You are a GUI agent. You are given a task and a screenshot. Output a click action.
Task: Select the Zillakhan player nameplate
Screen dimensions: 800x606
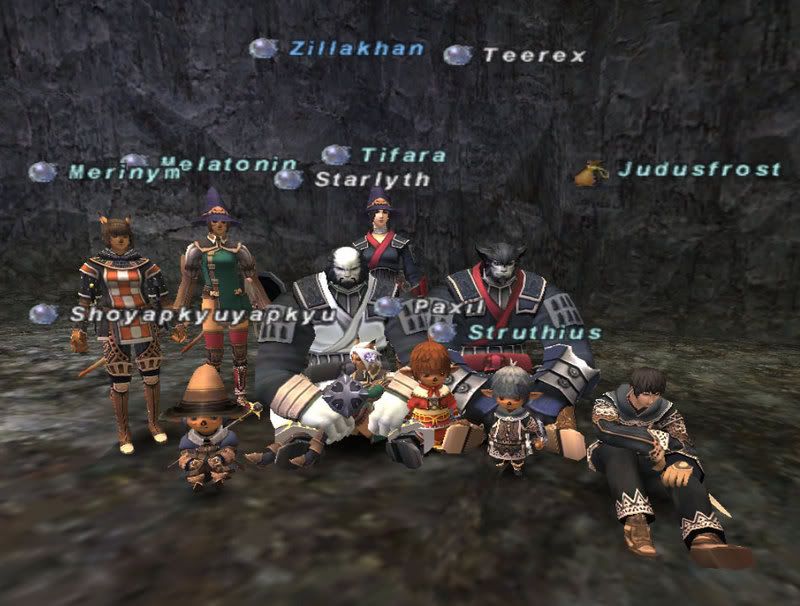(357, 48)
